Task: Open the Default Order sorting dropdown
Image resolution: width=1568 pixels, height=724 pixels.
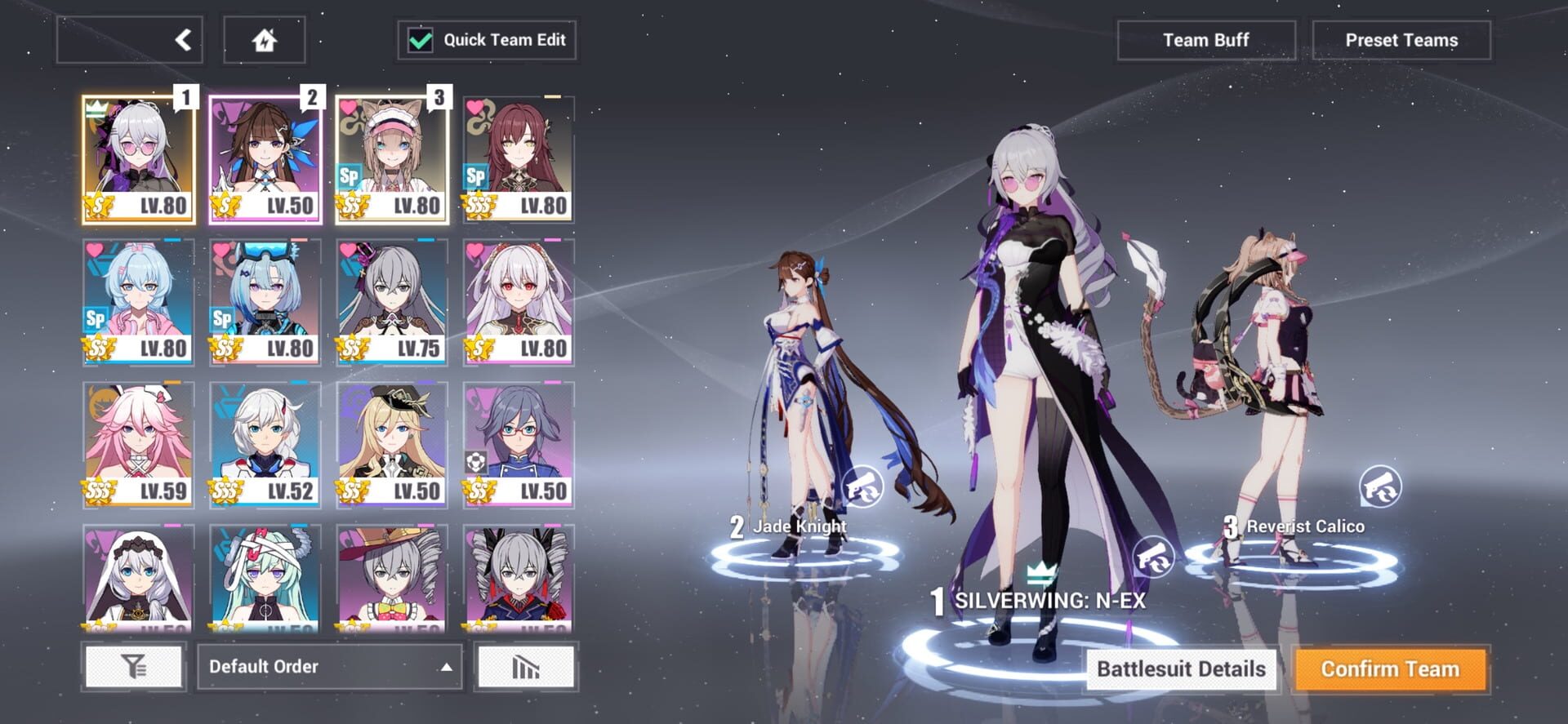Action: [x=331, y=666]
